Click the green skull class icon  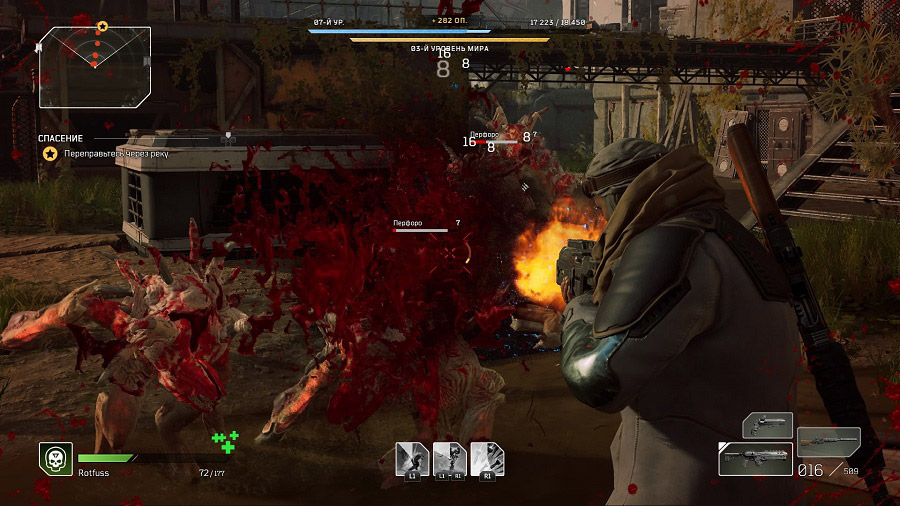(55, 459)
